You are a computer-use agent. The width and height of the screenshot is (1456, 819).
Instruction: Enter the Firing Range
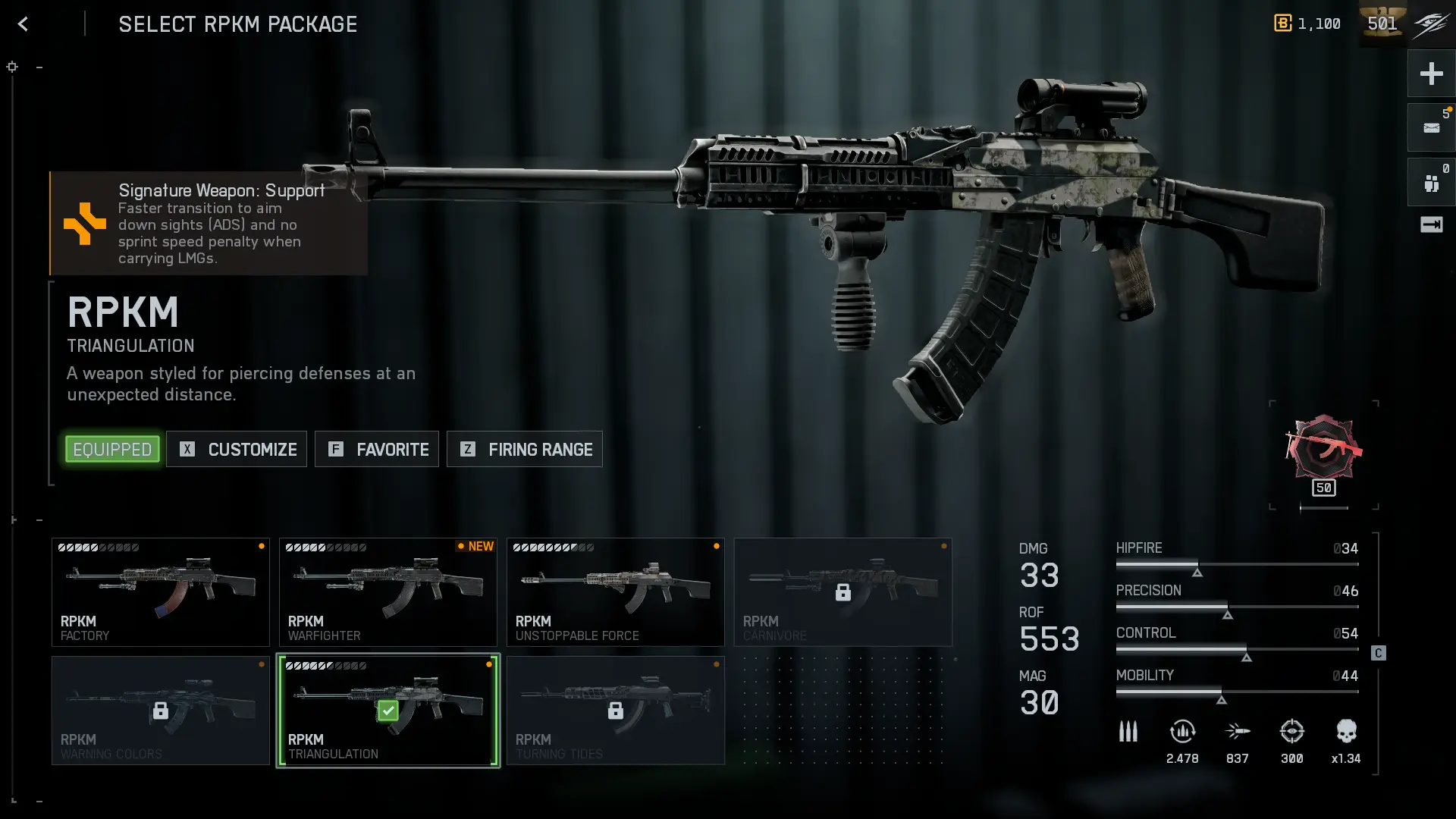pos(525,450)
